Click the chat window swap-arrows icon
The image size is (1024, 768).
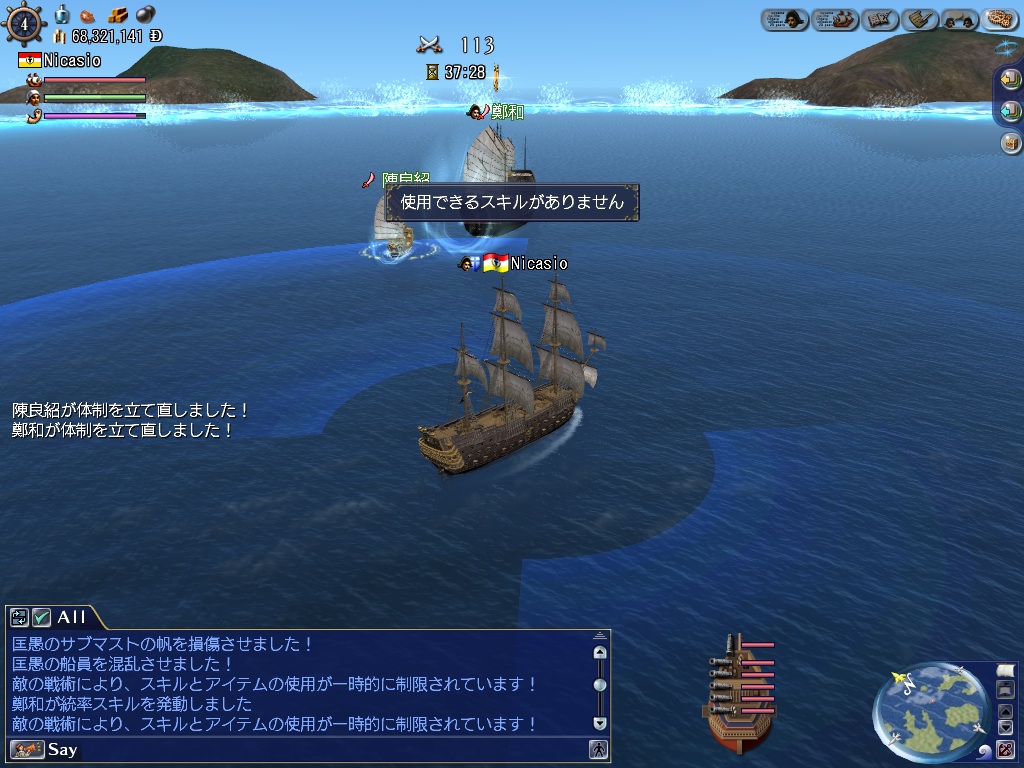click(x=20, y=617)
